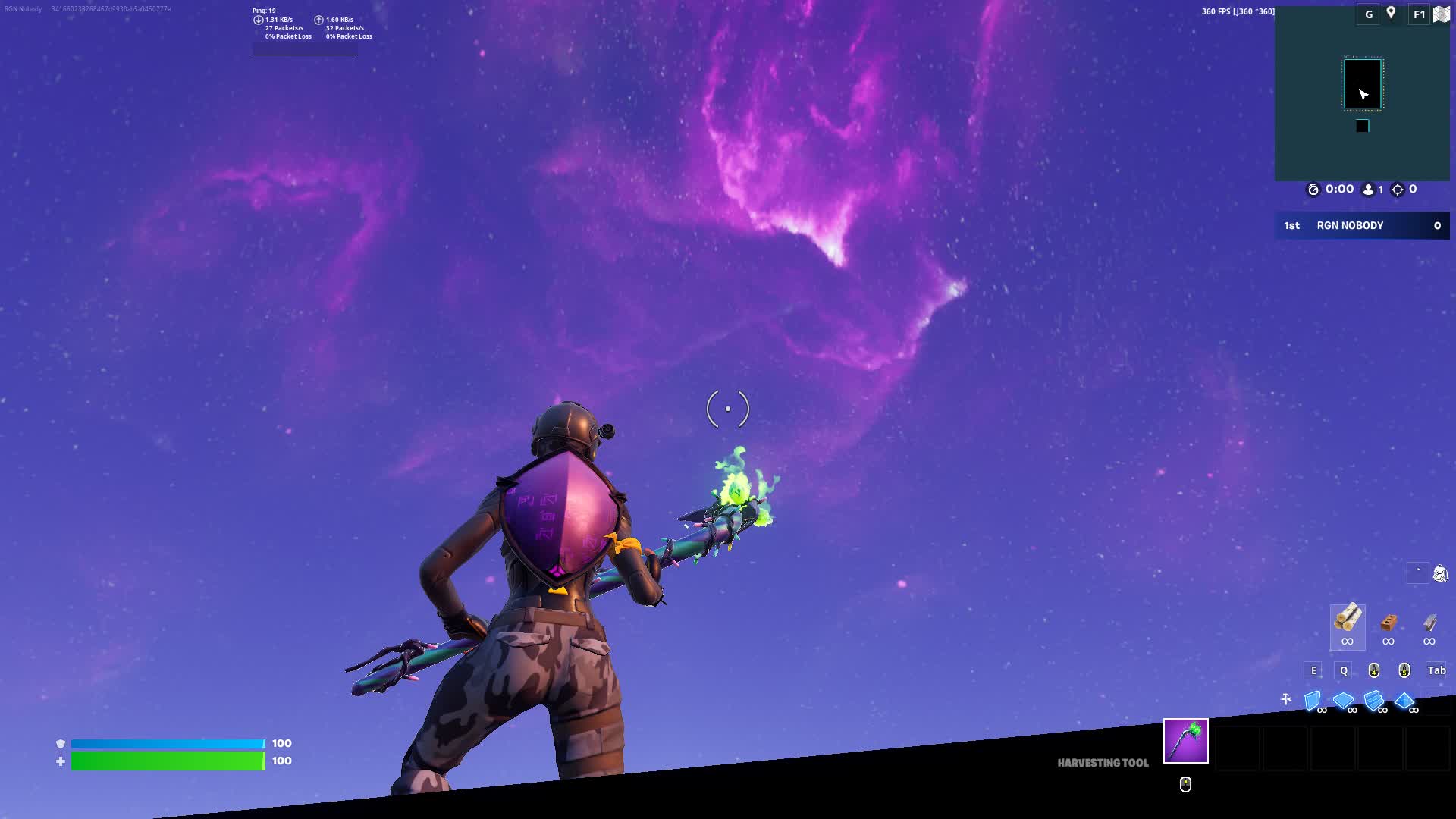The height and width of the screenshot is (819, 1456).
Task: Select the stairs building piece
Action: click(1373, 701)
